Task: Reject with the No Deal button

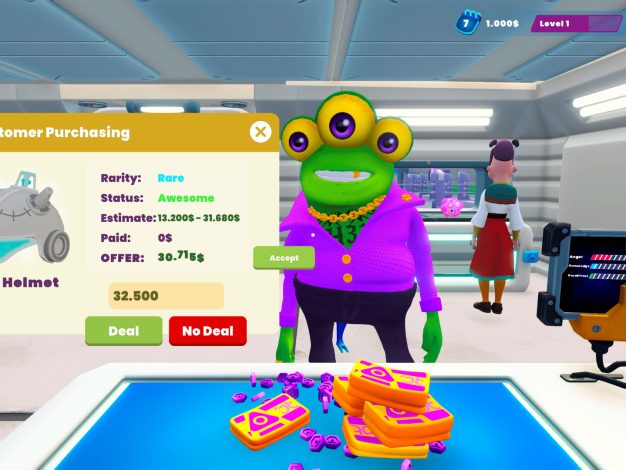Action: pos(207,331)
